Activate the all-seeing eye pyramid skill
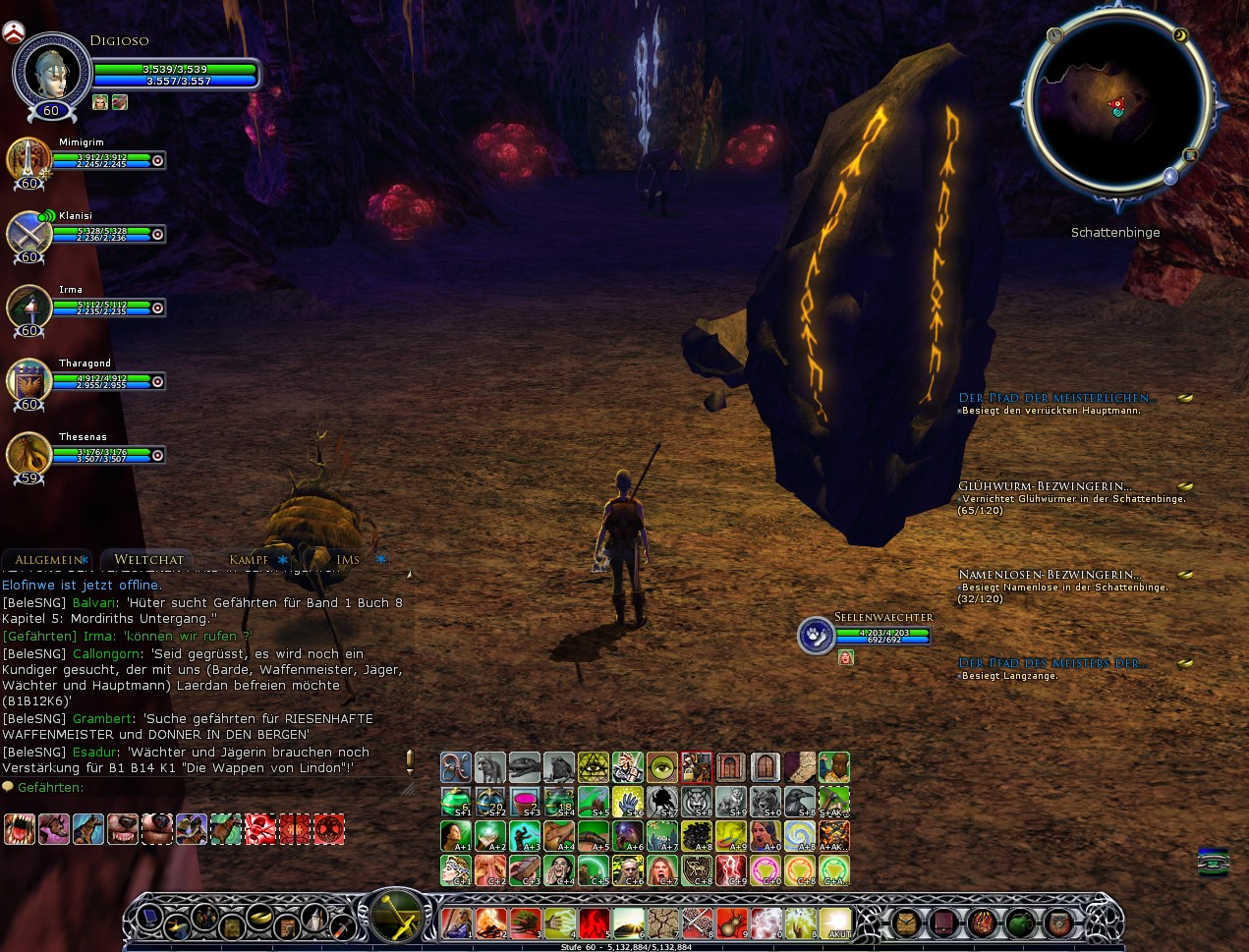 point(594,767)
